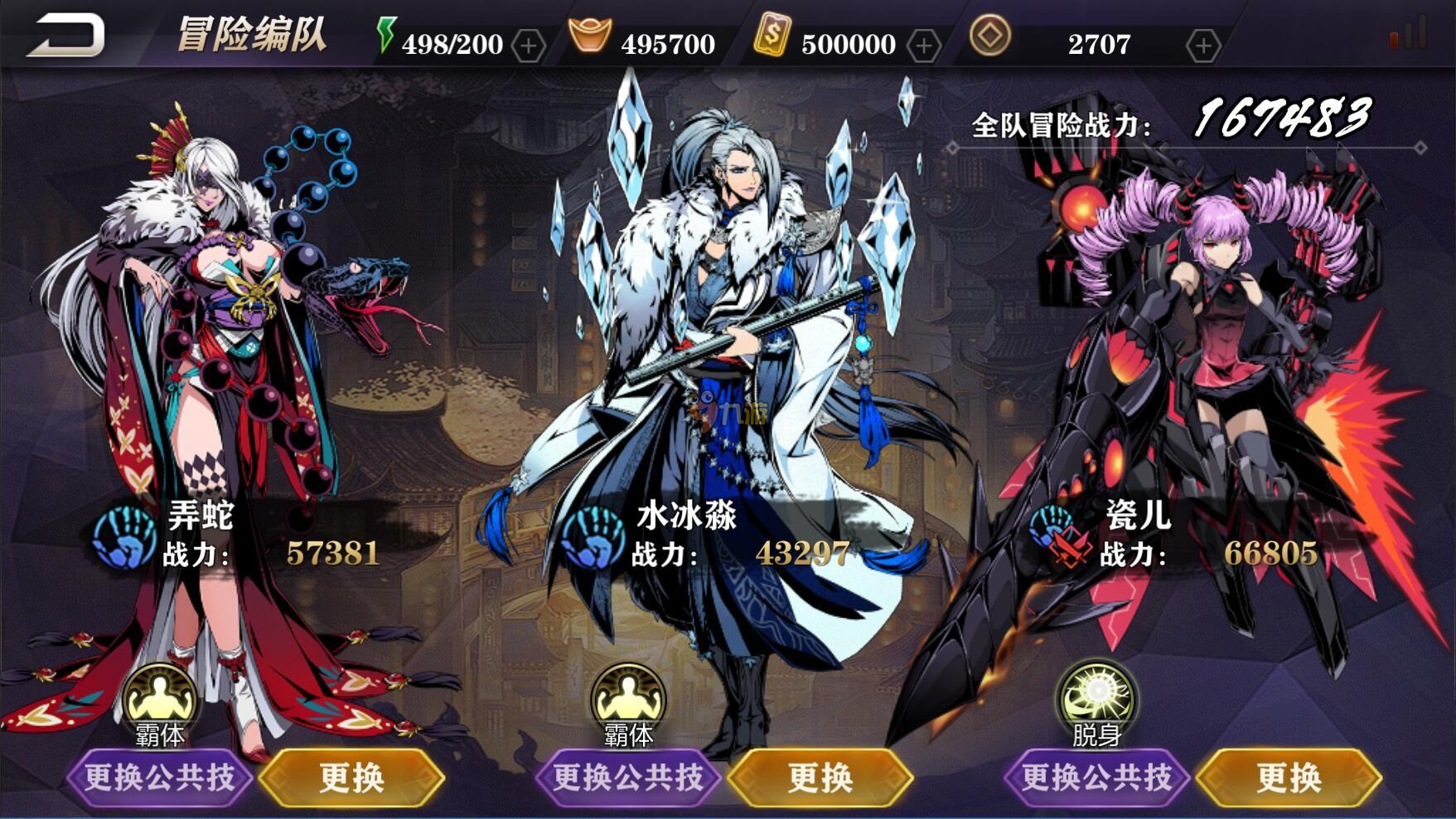Replace the character 水冰淼
Viewport: 1456px width, 819px height.
[820, 778]
